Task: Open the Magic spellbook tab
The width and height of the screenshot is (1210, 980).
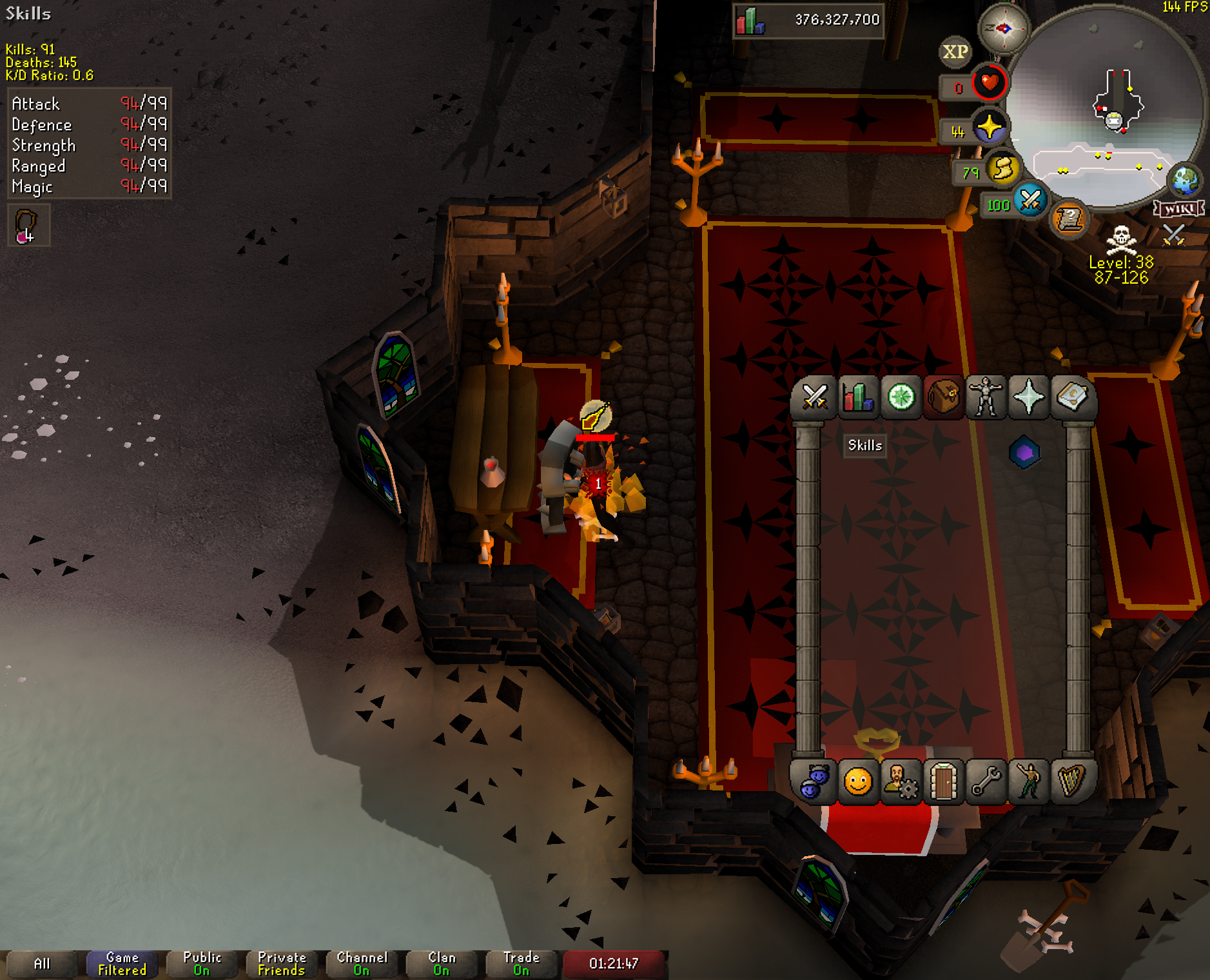Action: coord(1071,397)
